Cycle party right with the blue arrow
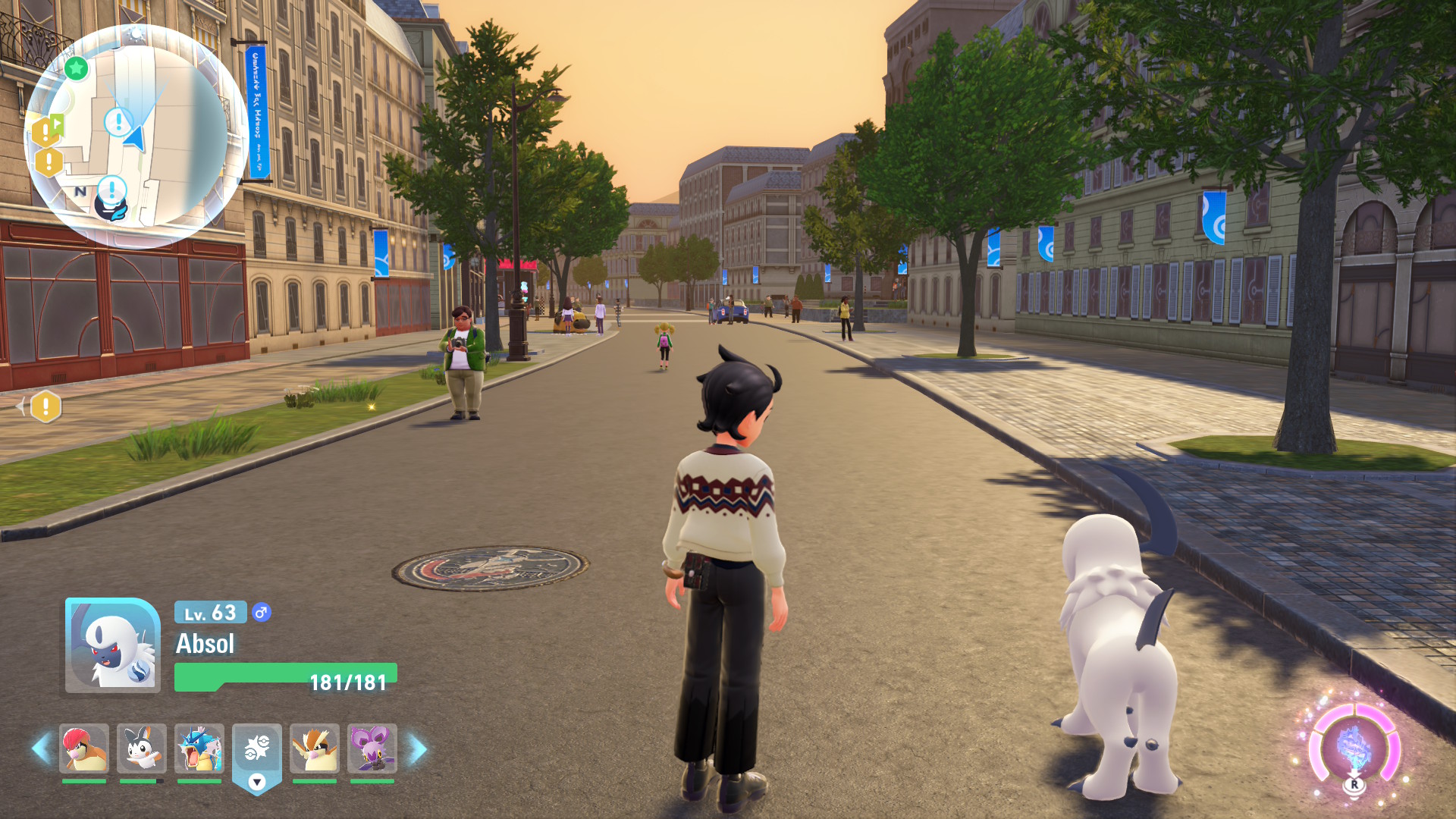1456x819 pixels. click(x=418, y=748)
